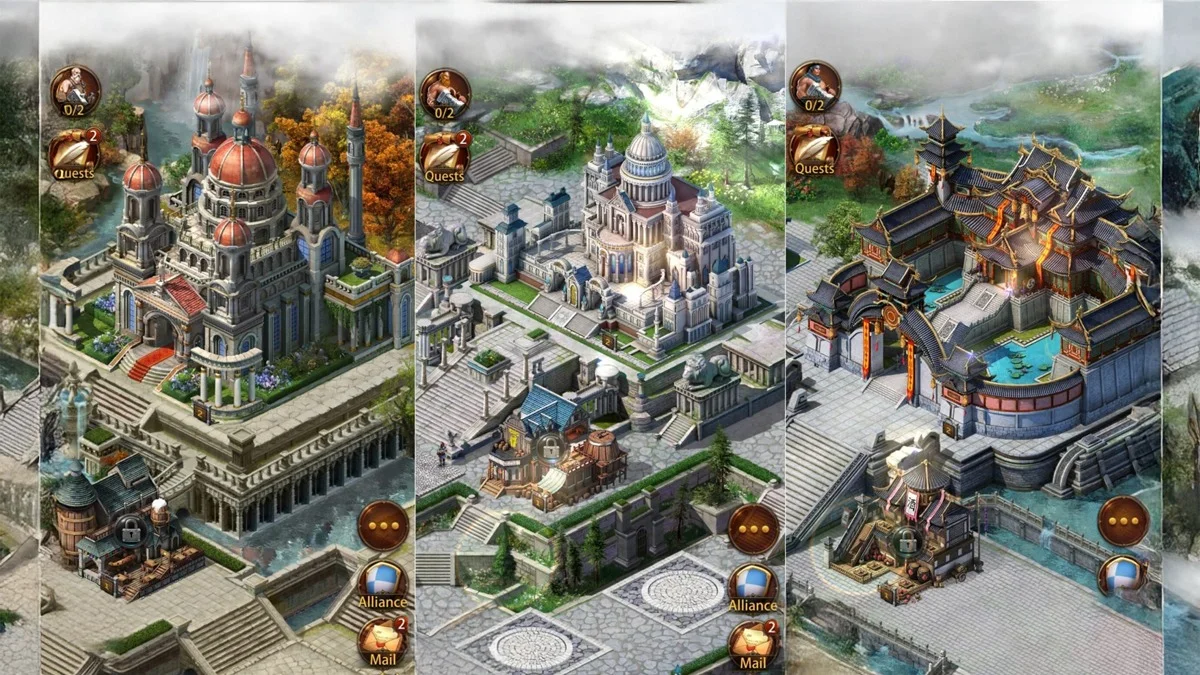1200x675 pixels.
Task: Open Alliance in the white-domed capitol screen
Action: pos(752,585)
